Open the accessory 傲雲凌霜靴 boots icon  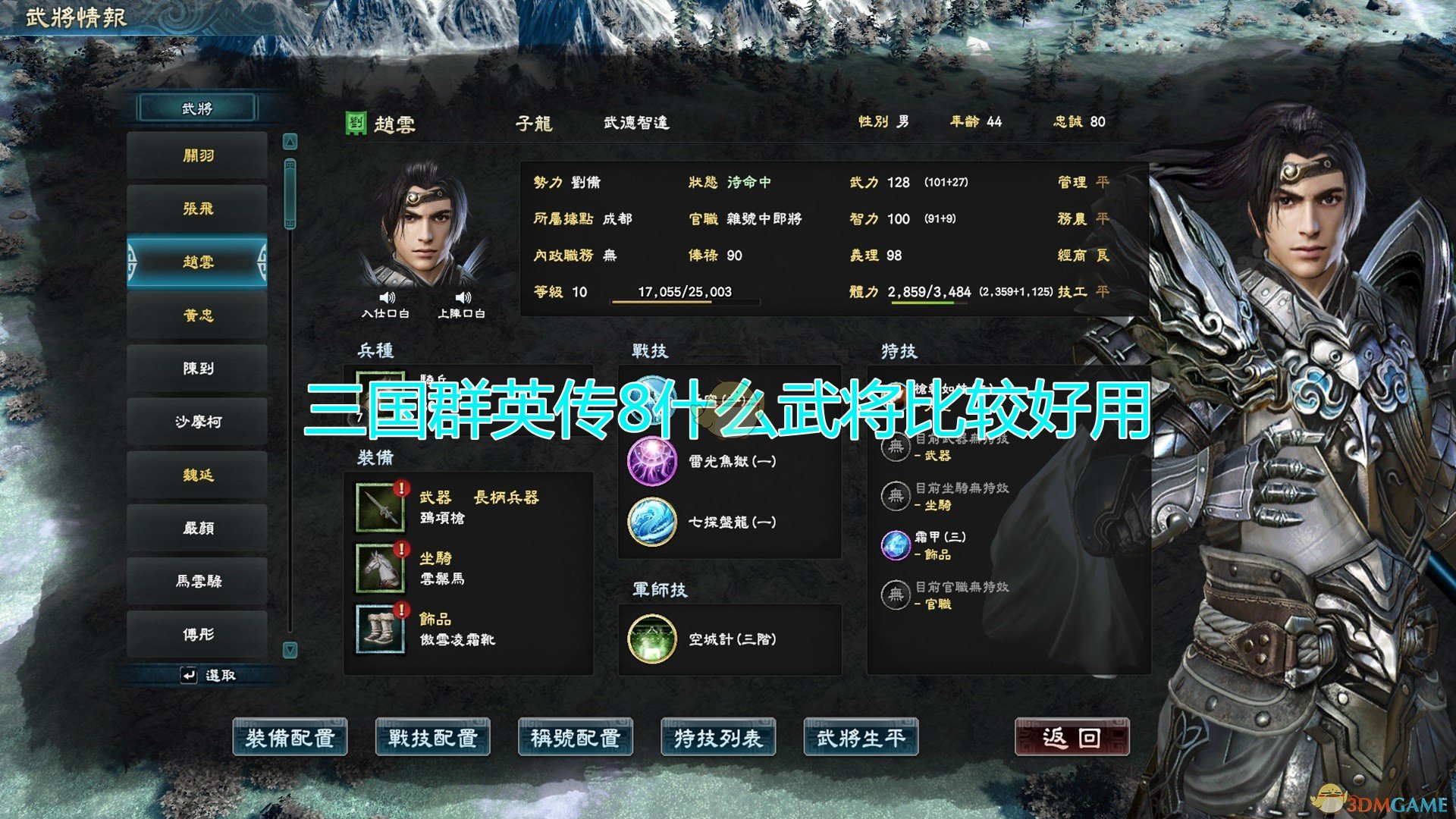[x=381, y=629]
